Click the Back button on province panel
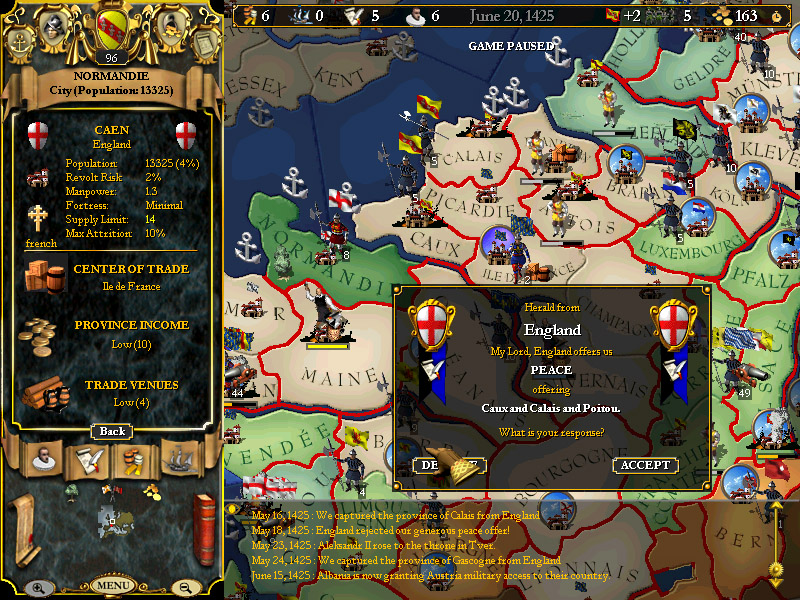Image resolution: width=800 pixels, height=600 pixels. click(x=112, y=431)
